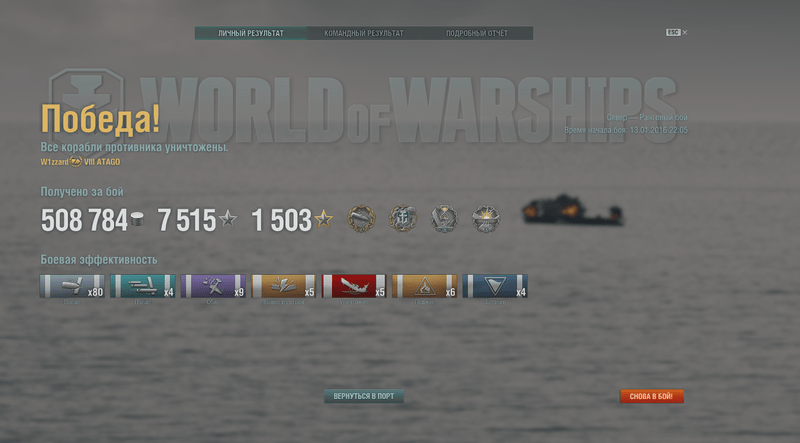
Task: Select the Личный результат tab
Action: (x=251, y=33)
